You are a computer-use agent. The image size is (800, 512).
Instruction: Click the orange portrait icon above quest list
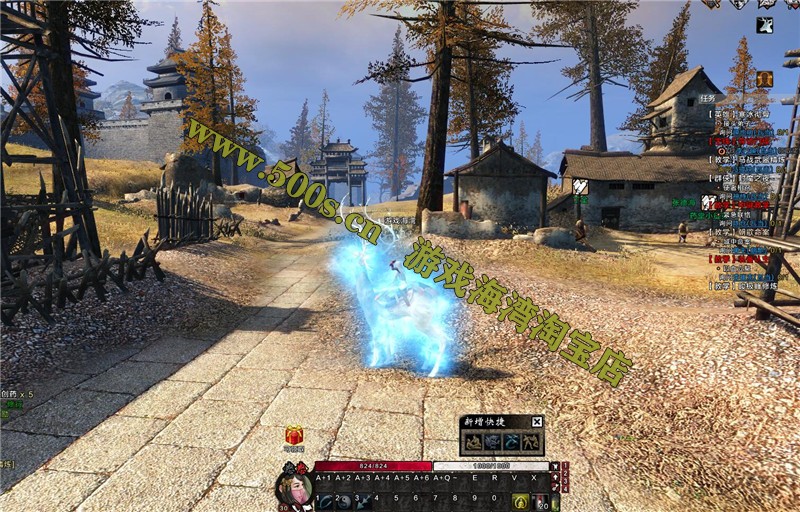[x=765, y=79]
